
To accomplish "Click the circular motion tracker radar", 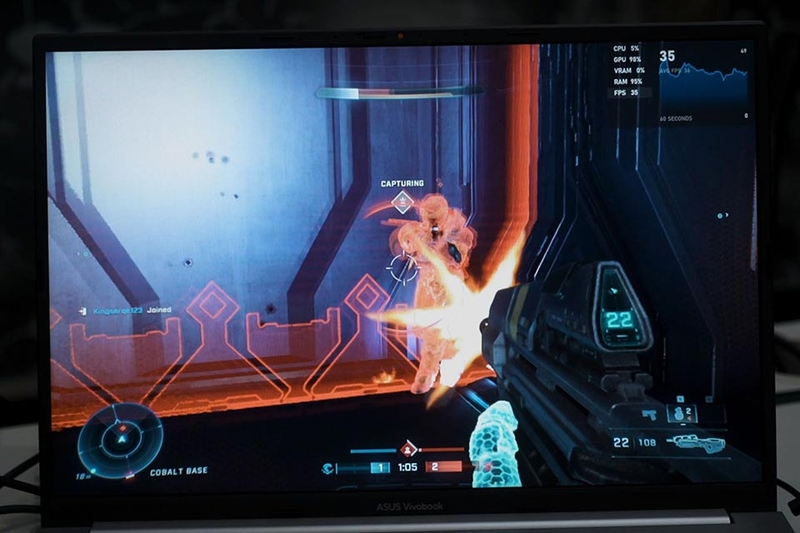I will click(x=121, y=436).
